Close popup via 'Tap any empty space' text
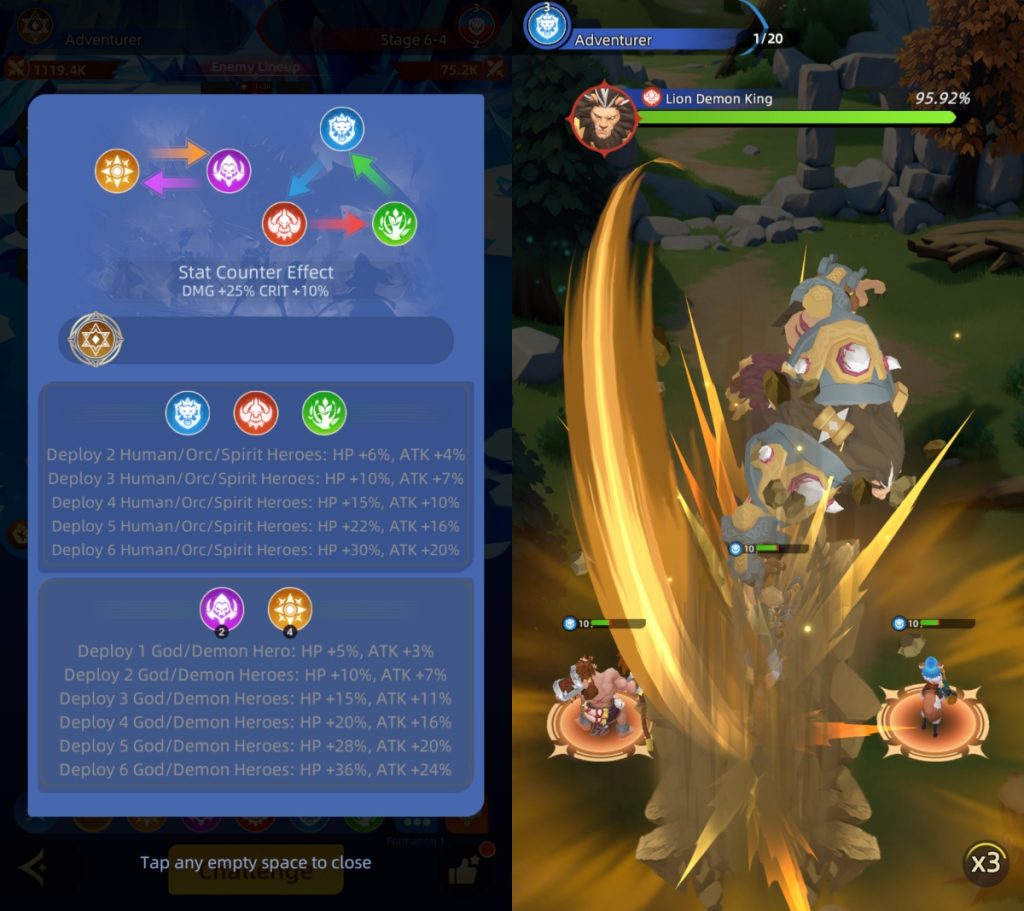 tap(255, 862)
